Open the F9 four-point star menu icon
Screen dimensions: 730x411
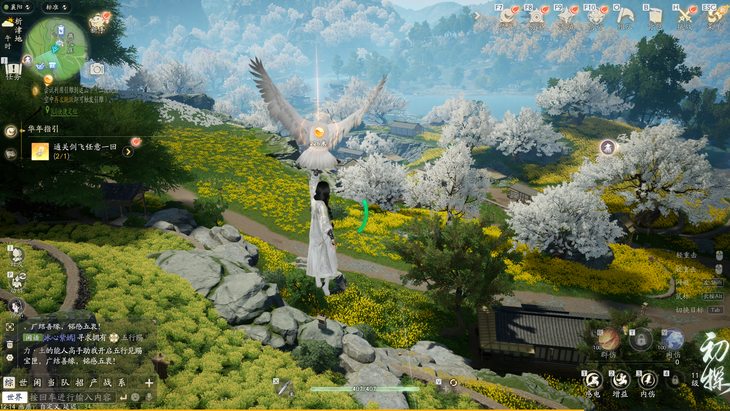(x=568, y=15)
